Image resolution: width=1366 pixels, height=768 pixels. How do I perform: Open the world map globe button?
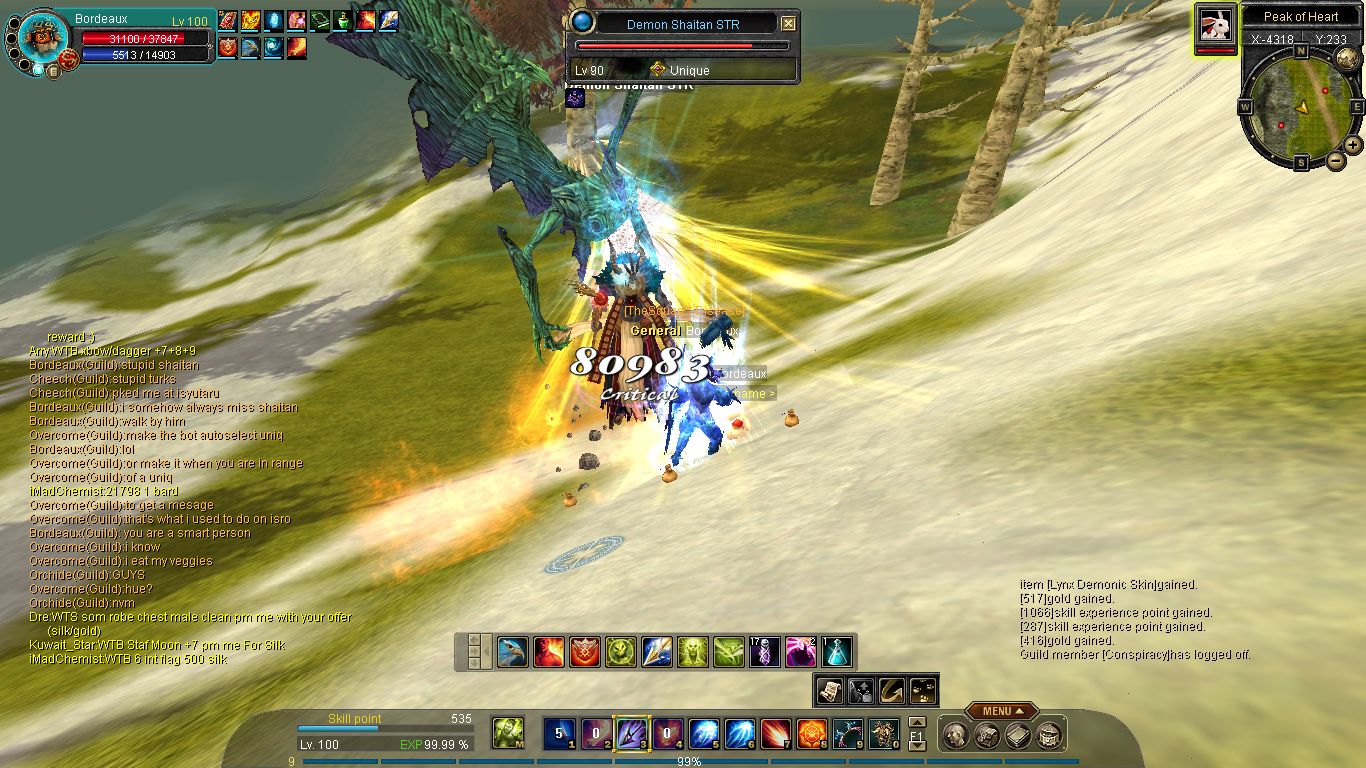1346,57
